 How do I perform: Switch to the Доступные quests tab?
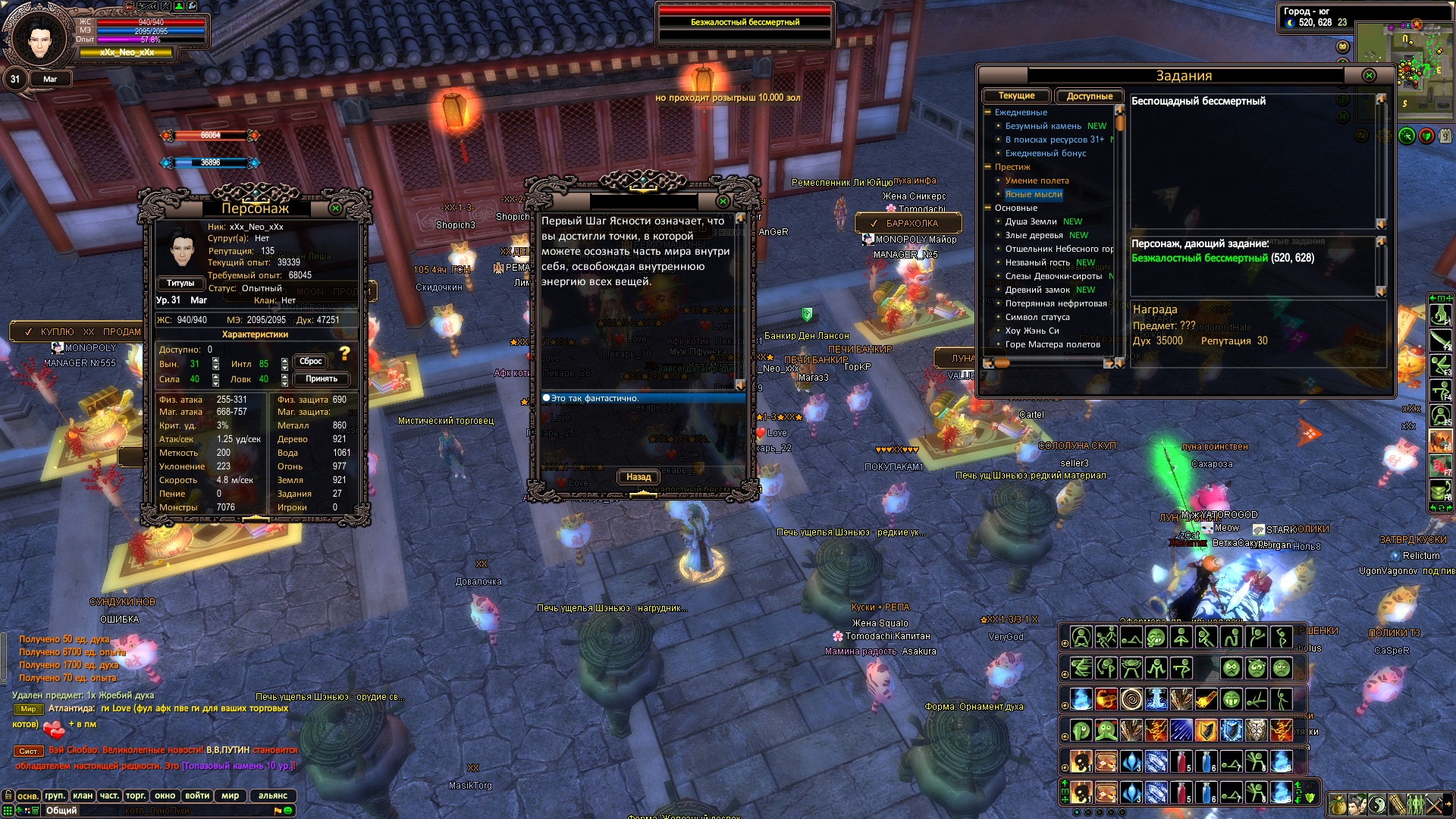[1089, 96]
